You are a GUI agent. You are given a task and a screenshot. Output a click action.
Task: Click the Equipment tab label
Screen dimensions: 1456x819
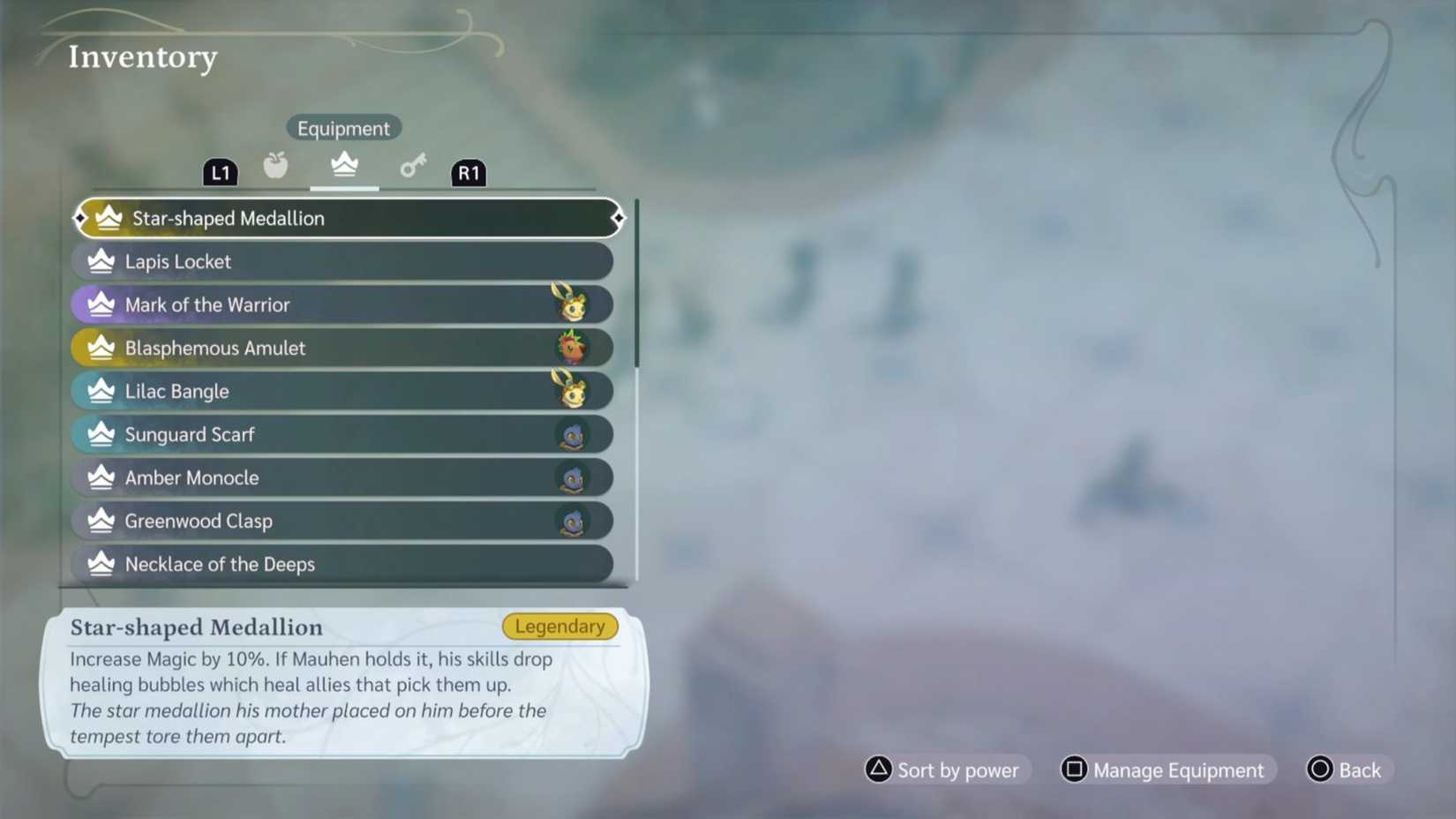click(343, 127)
